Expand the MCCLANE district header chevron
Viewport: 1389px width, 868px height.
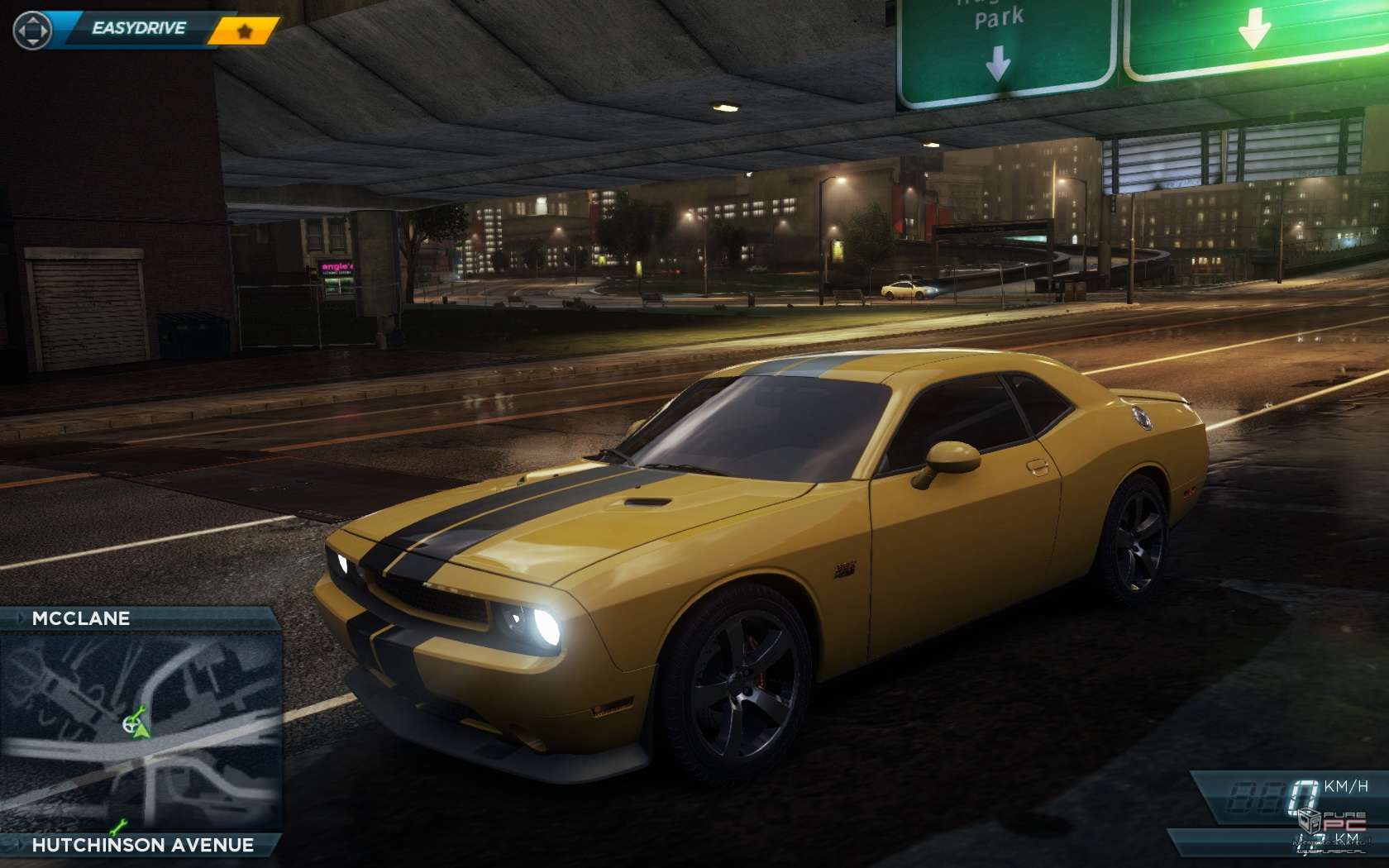click(21, 618)
